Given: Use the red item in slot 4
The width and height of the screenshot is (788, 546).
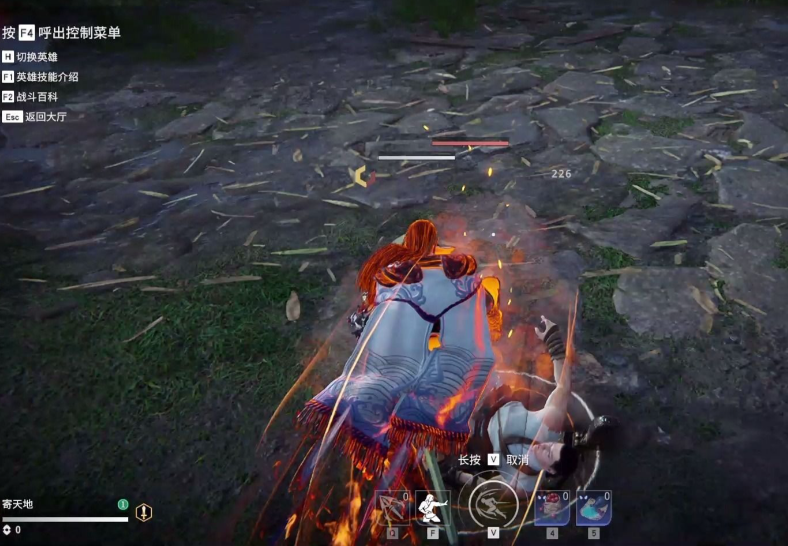Looking at the screenshot, I should point(552,508).
